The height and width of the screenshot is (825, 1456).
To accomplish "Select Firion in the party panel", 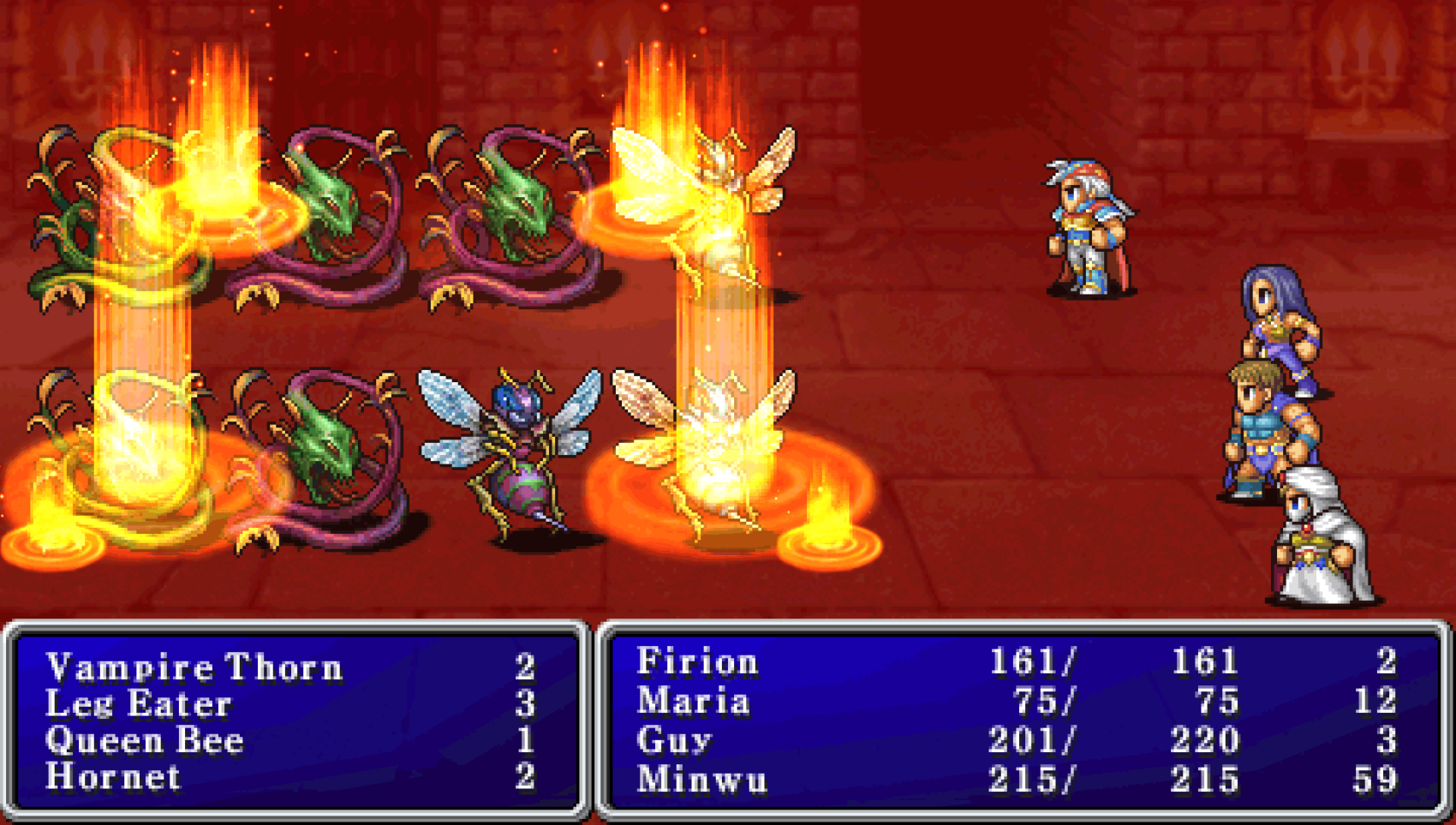I will [x=697, y=662].
